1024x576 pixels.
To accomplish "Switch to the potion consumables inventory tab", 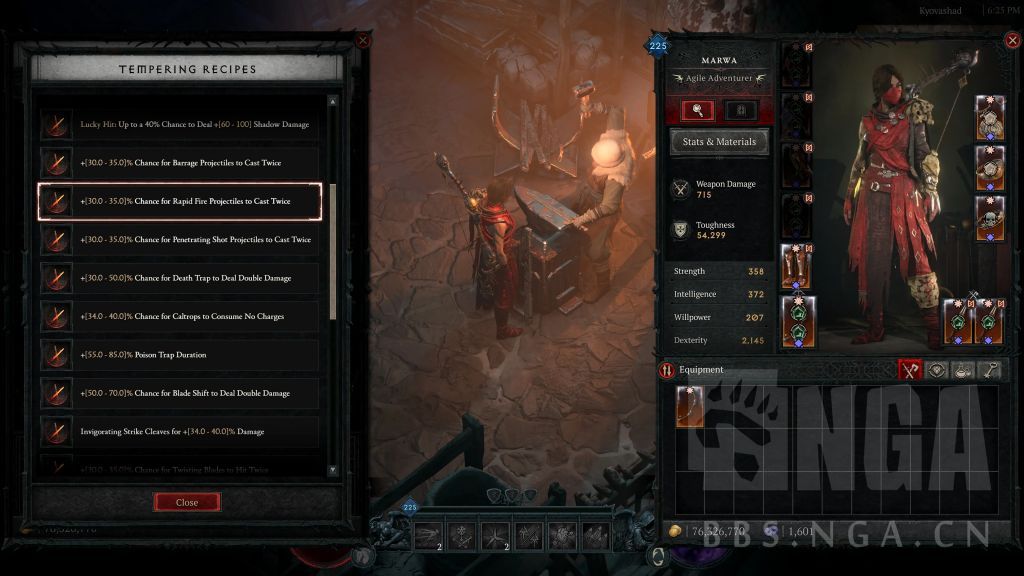I will (x=962, y=370).
